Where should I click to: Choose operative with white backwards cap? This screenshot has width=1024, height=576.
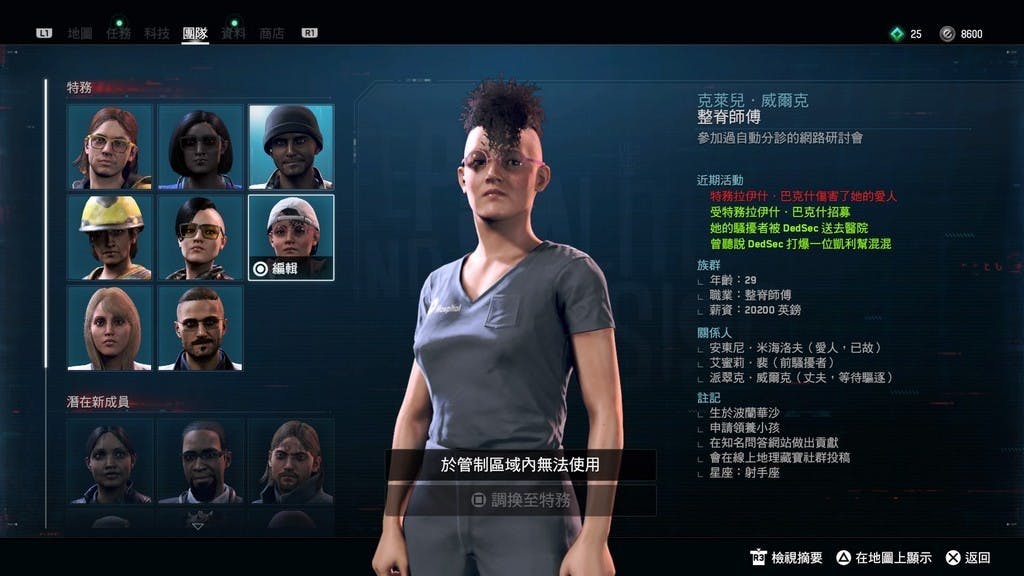click(x=291, y=230)
